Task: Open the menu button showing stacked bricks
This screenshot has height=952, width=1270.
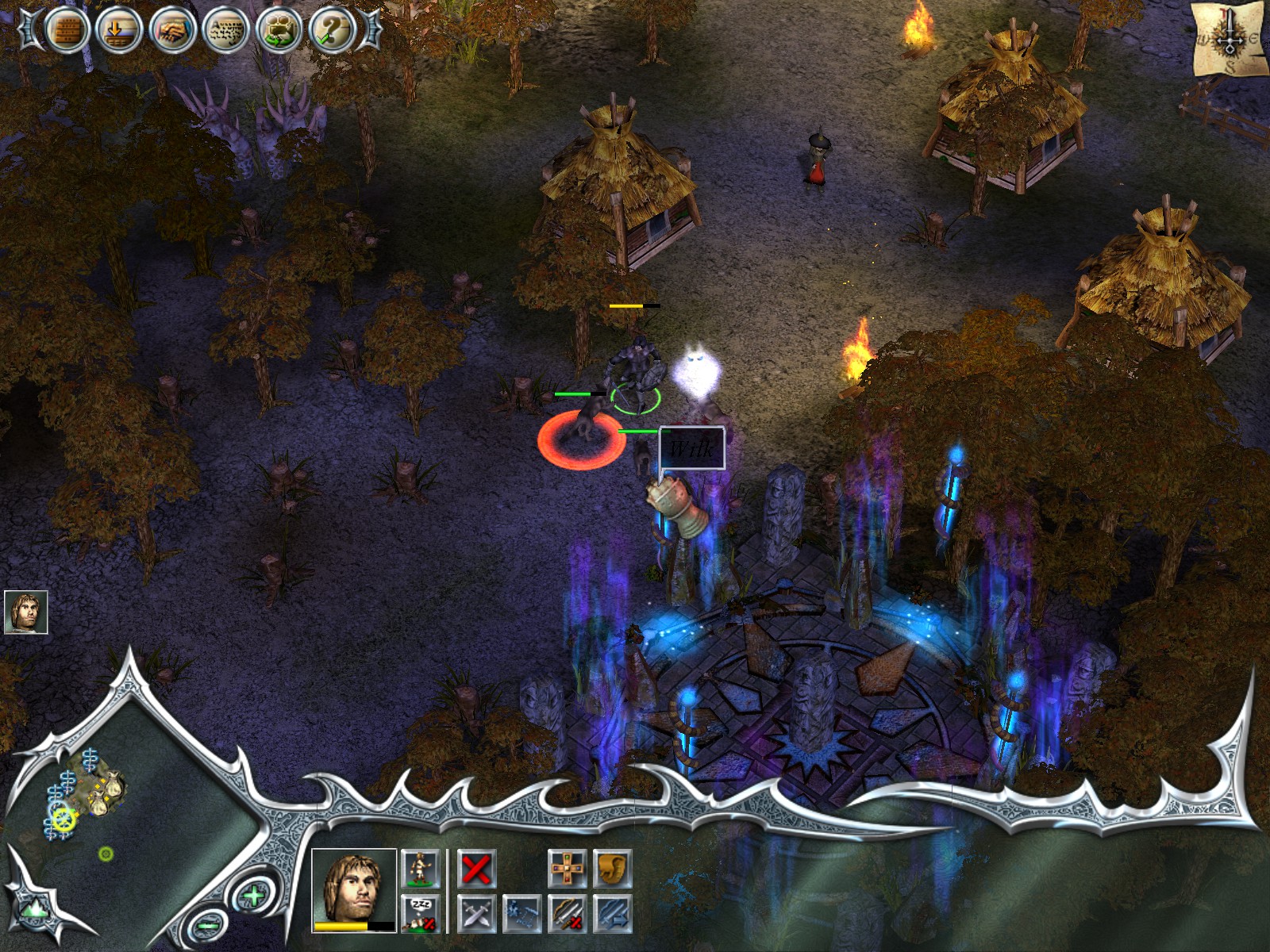Action: tap(66, 30)
